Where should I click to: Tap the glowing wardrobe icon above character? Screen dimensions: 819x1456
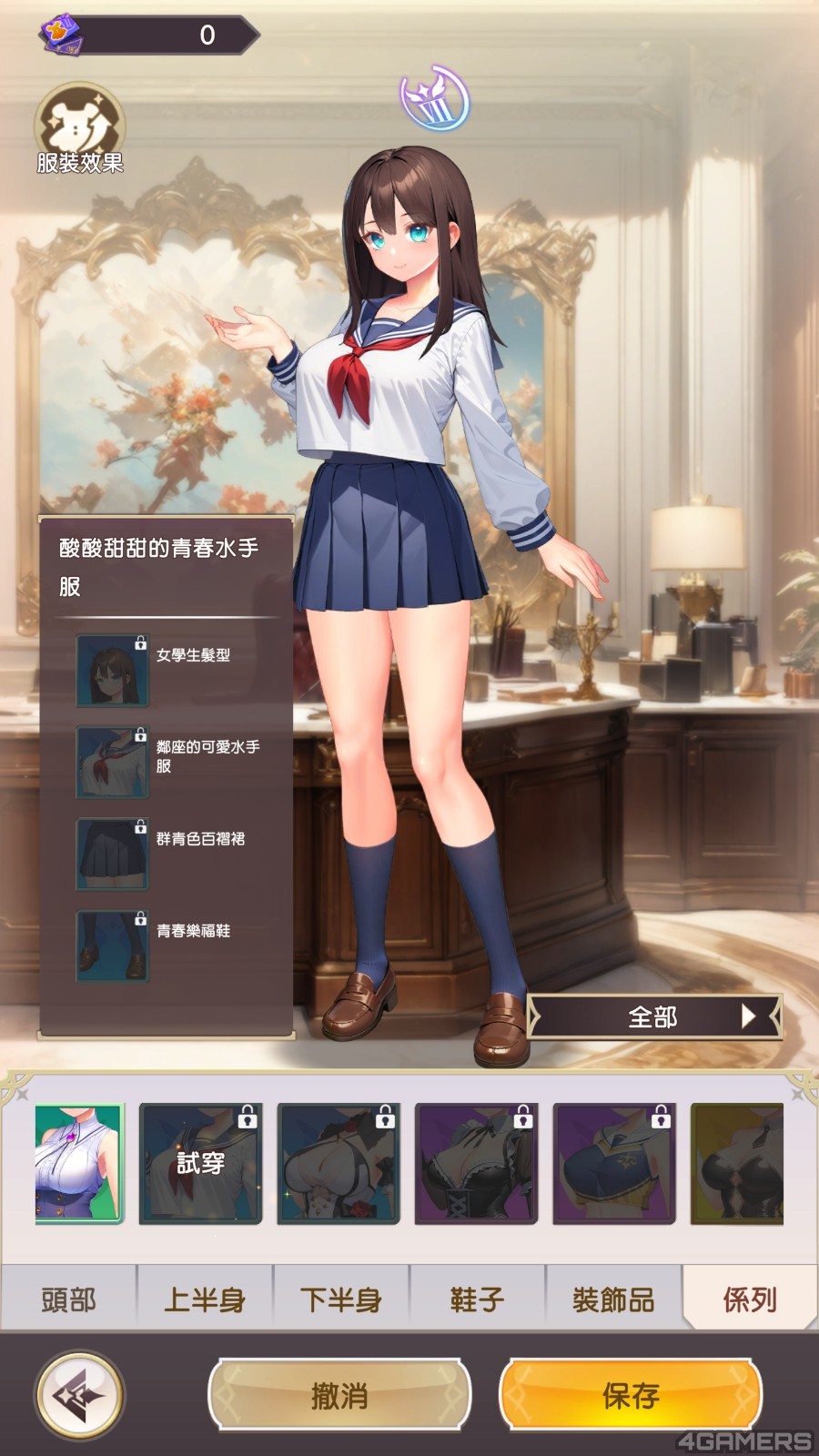coord(435,98)
